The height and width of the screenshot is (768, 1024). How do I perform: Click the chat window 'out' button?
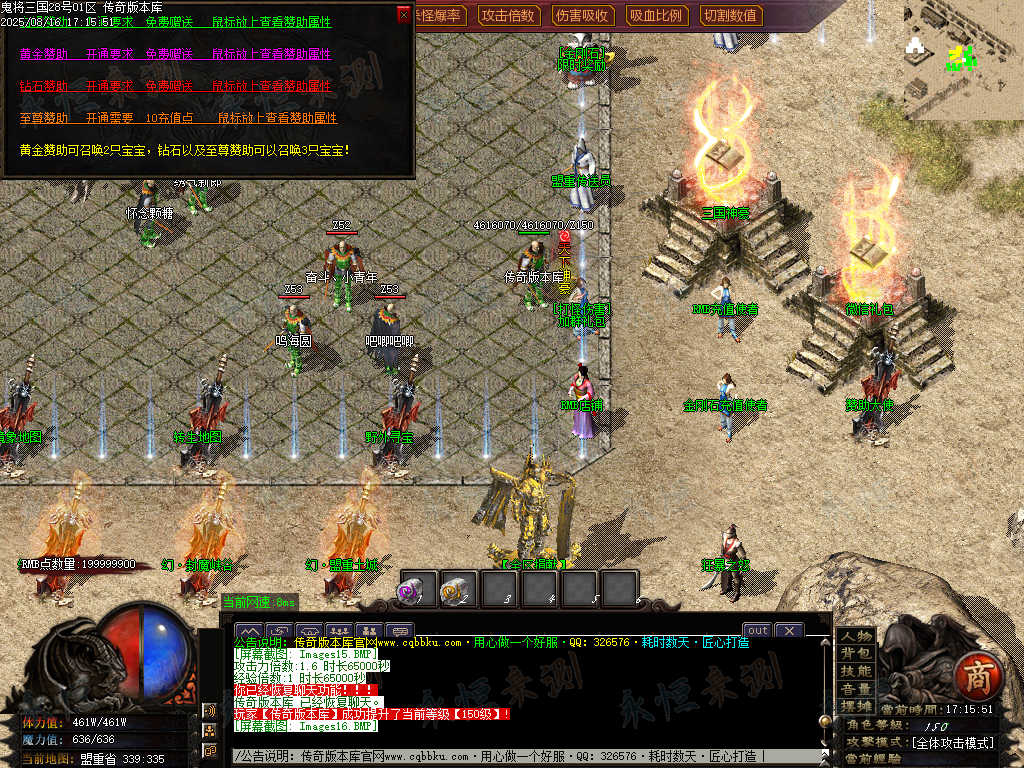pyautogui.click(x=758, y=630)
